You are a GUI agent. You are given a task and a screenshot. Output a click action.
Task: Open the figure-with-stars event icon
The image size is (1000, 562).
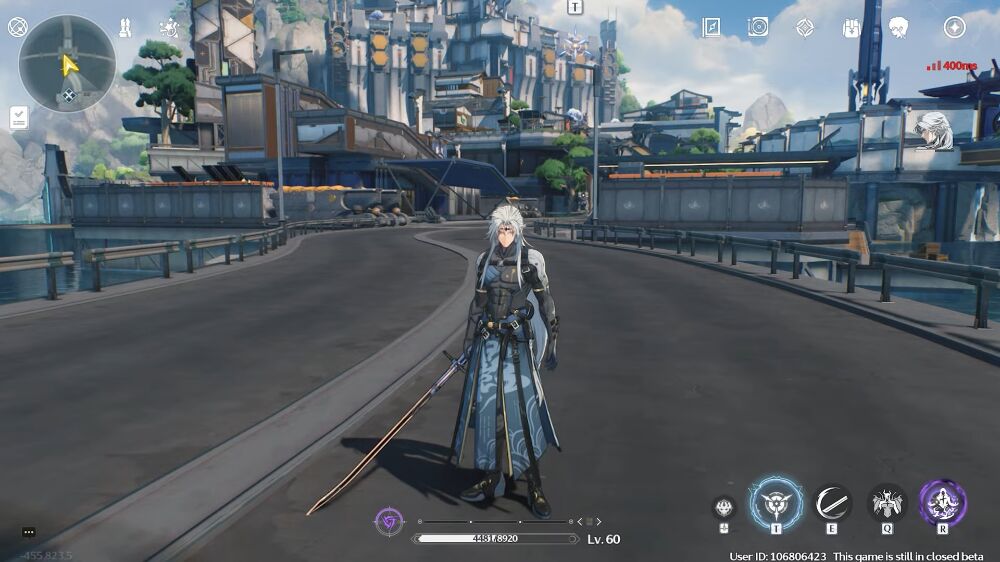pyautogui.click(x=169, y=27)
